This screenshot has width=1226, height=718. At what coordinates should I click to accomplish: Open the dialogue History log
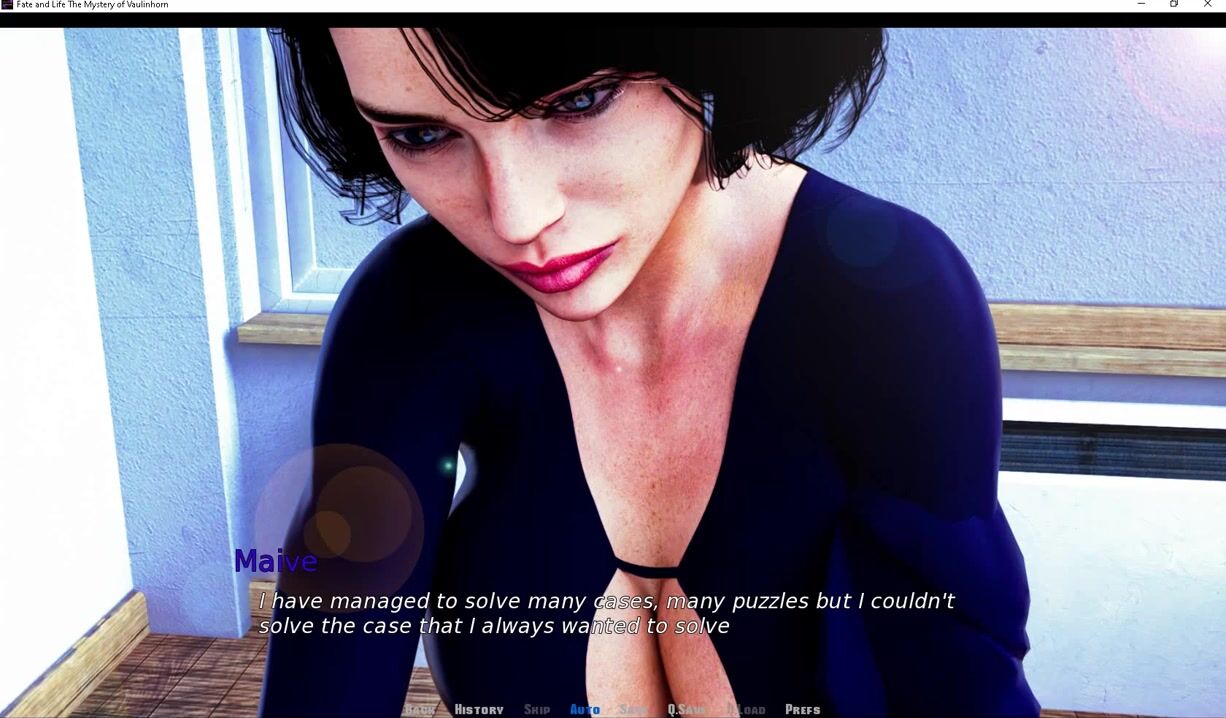[479, 709]
